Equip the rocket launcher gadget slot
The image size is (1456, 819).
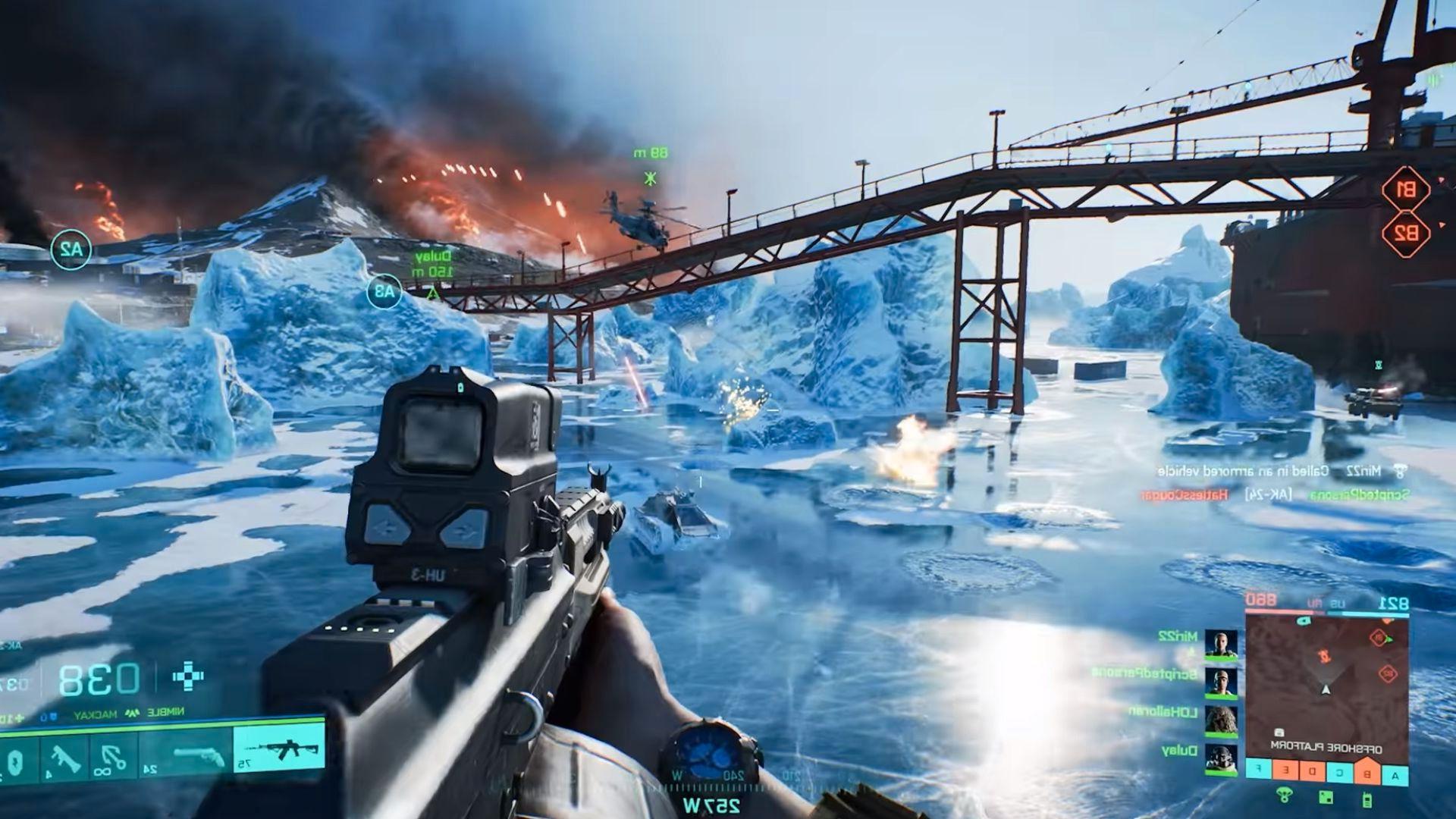(62, 758)
